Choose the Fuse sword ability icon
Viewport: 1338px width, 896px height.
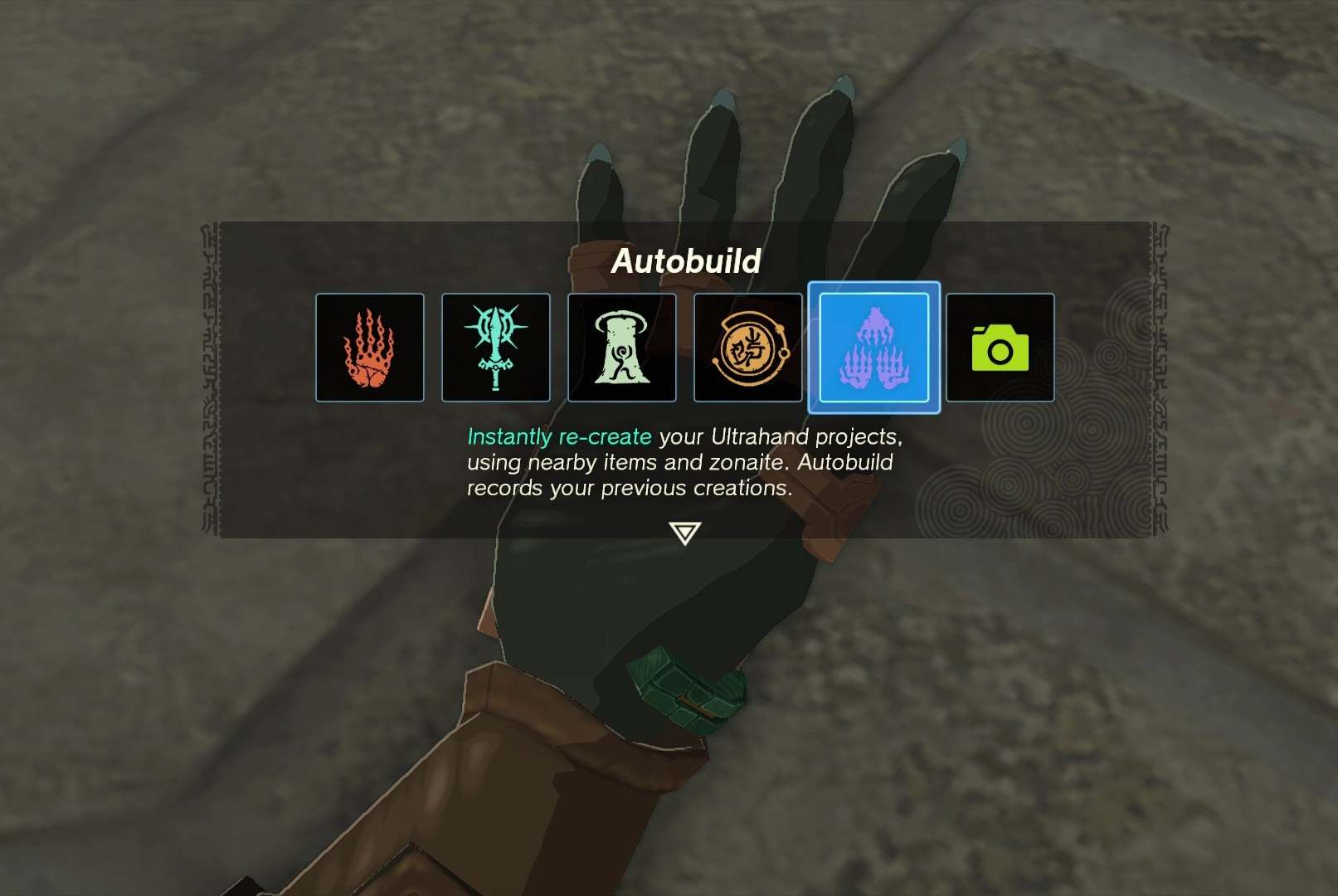click(496, 348)
